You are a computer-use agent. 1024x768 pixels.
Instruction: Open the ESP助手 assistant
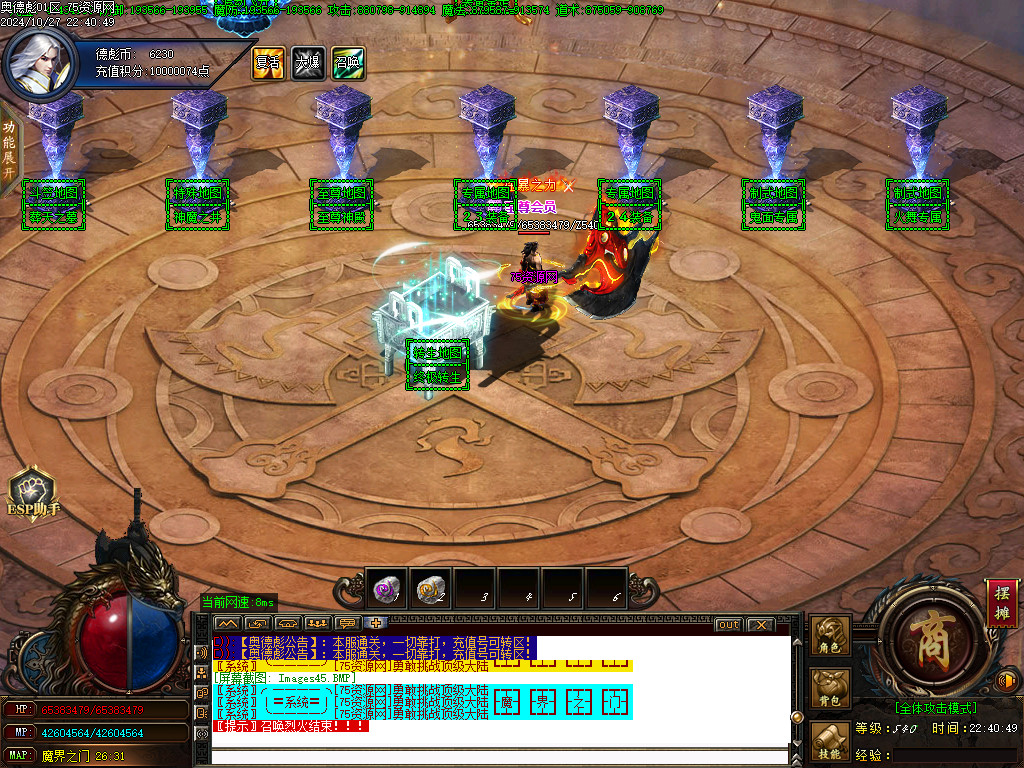click(34, 493)
